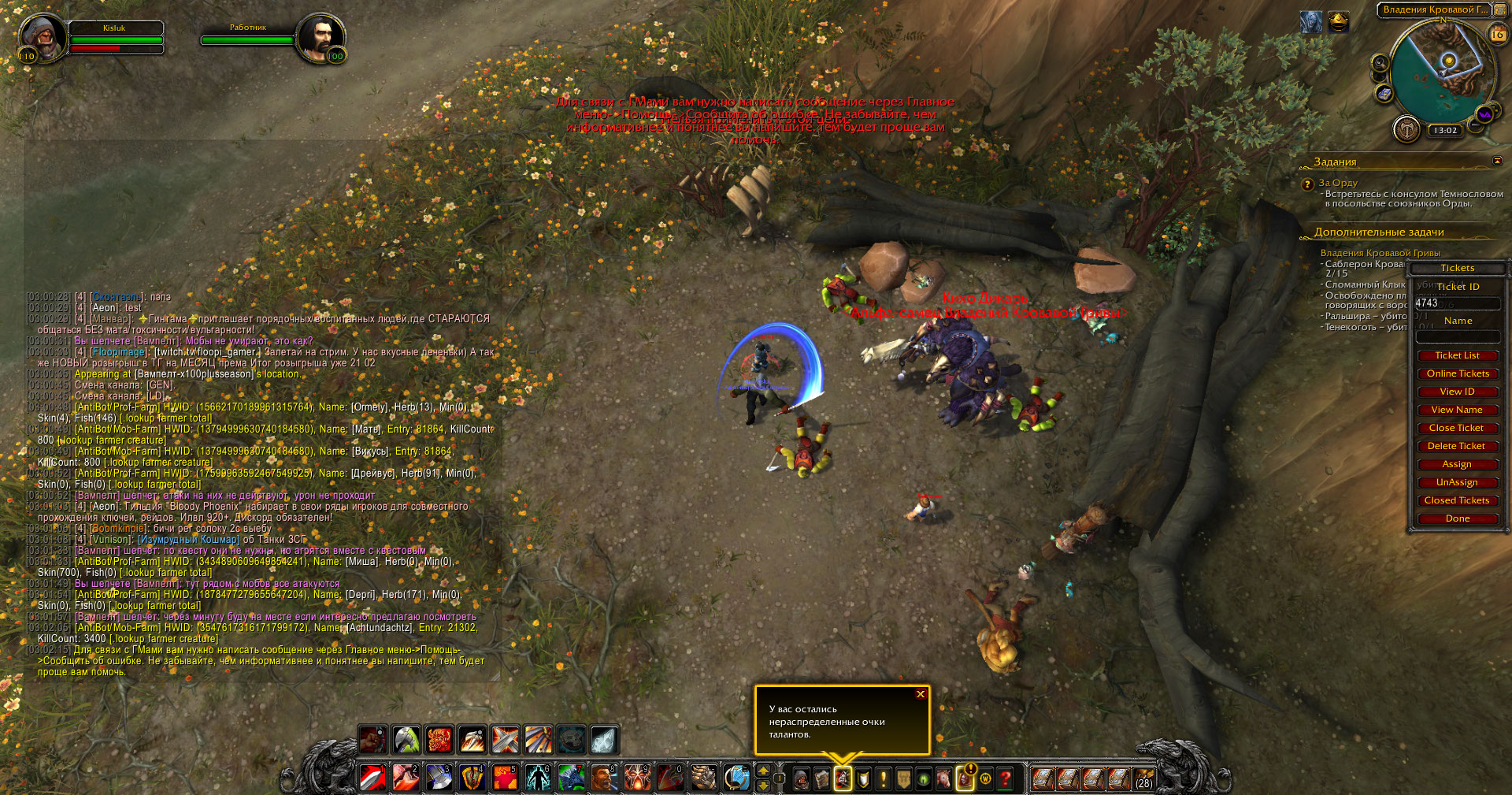Click the Delete Ticket button
Screen dimensions: 1512x795
tap(1457, 446)
